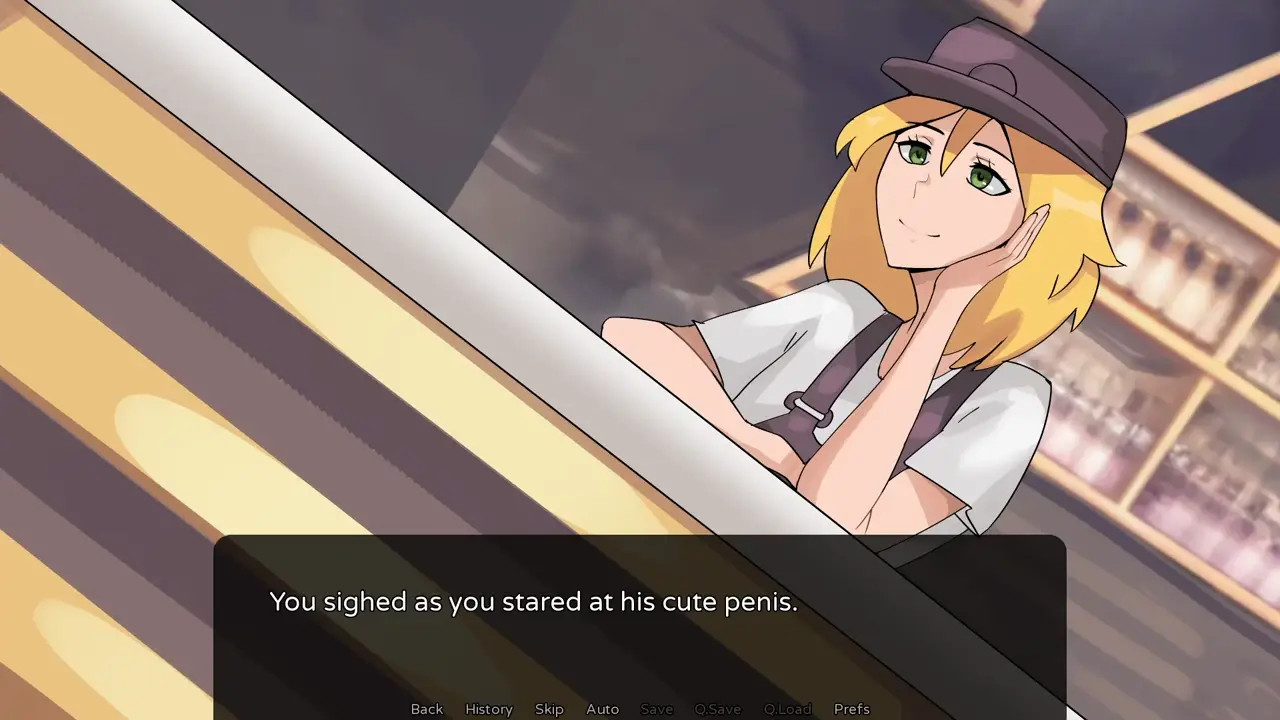Click Q.Save to quick save
This screenshot has height=720, width=1280.
tap(718, 709)
